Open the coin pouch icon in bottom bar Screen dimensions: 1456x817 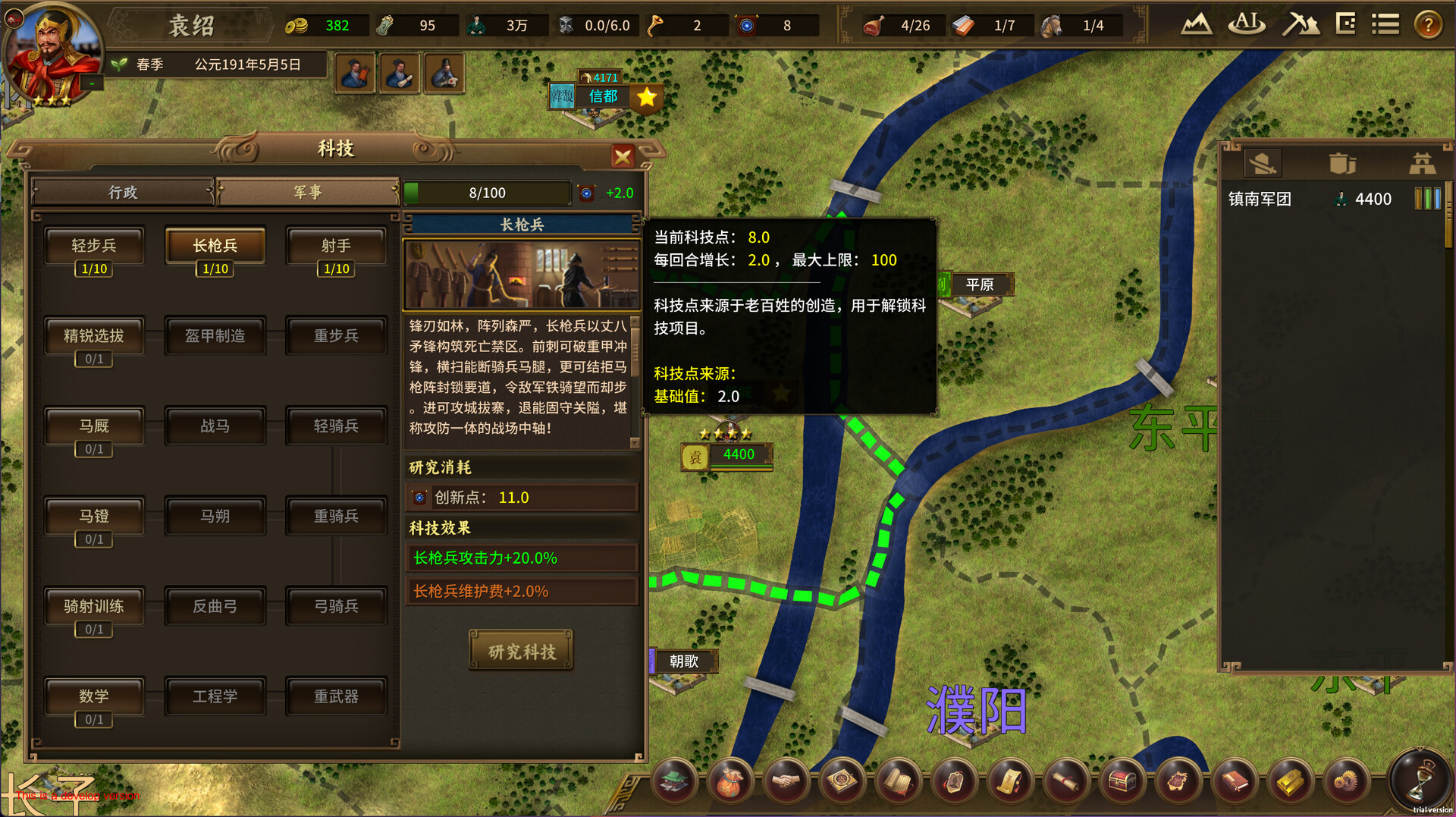[x=730, y=781]
